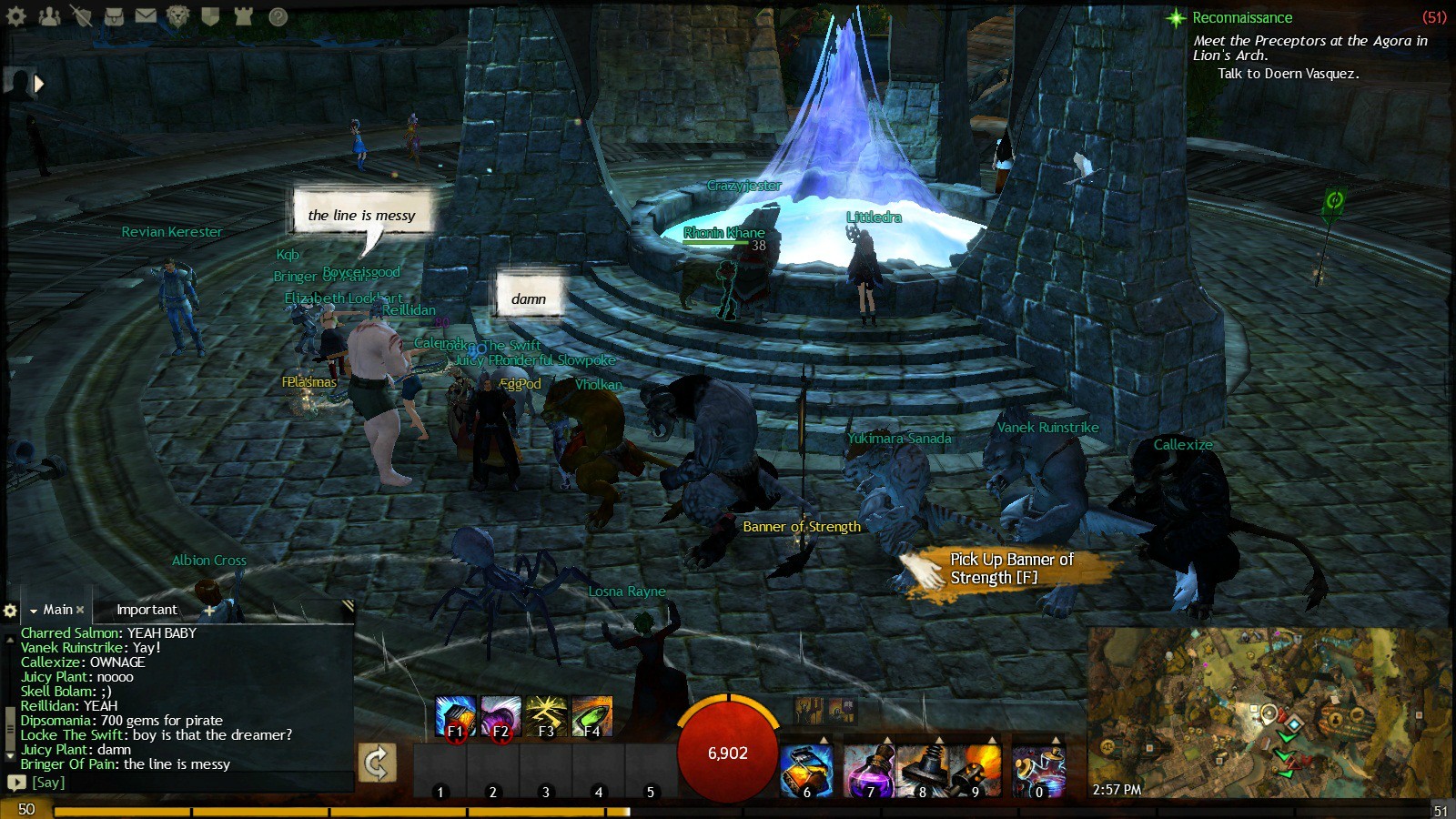The width and height of the screenshot is (1456, 819).
Task: Open the Black Lion trading post
Action: (177, 15)
